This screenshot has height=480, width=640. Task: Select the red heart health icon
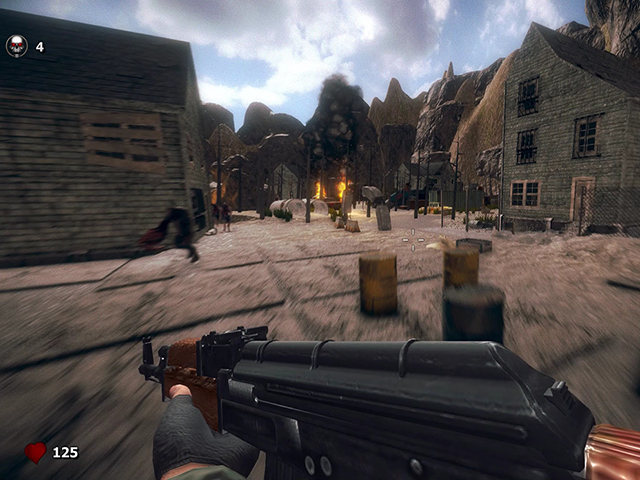[x=35, y=453]
